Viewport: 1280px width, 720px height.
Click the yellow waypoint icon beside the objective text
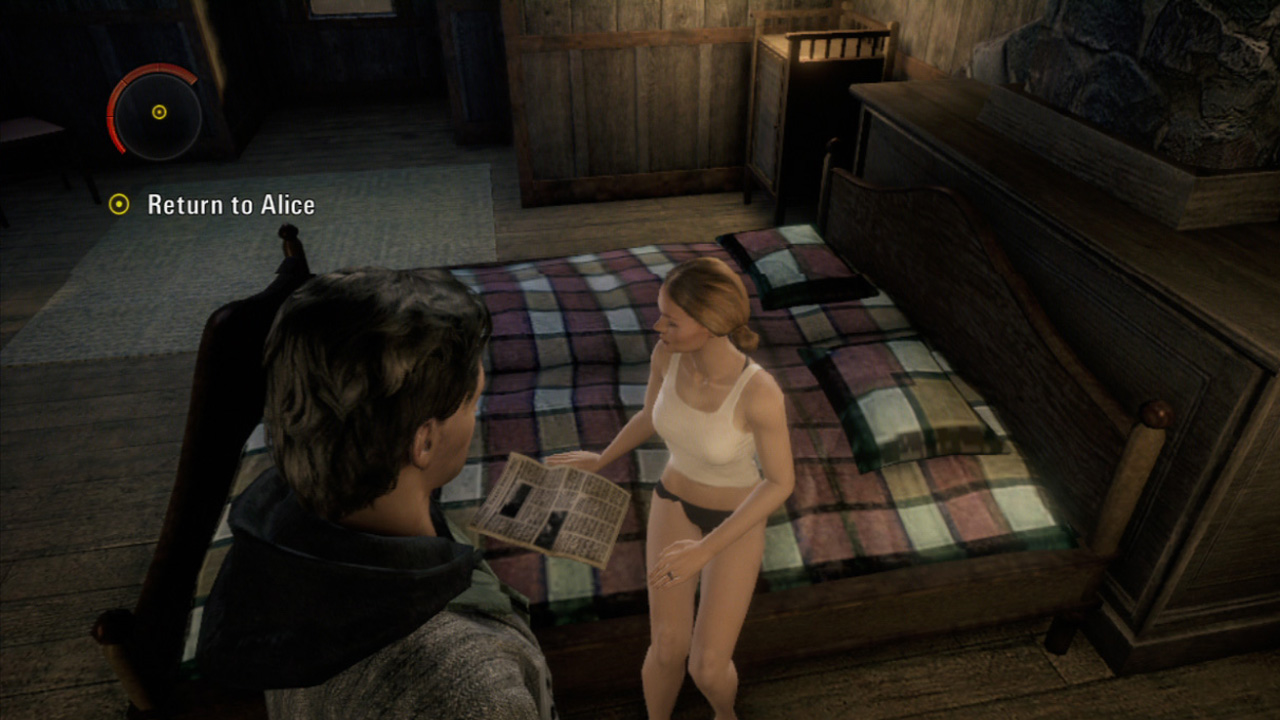(122, 207)
